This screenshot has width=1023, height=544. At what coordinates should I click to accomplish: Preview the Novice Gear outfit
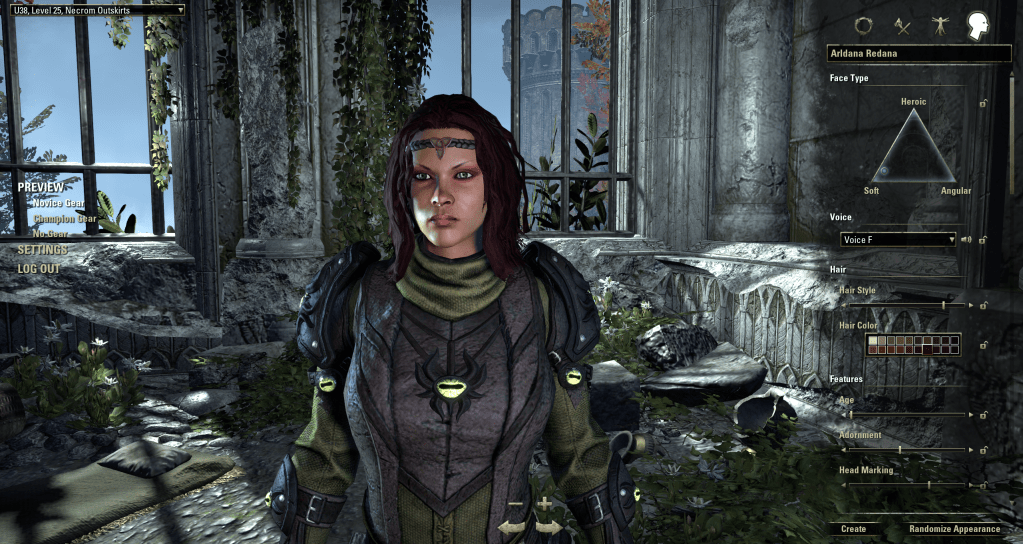(x=58, y=203)
